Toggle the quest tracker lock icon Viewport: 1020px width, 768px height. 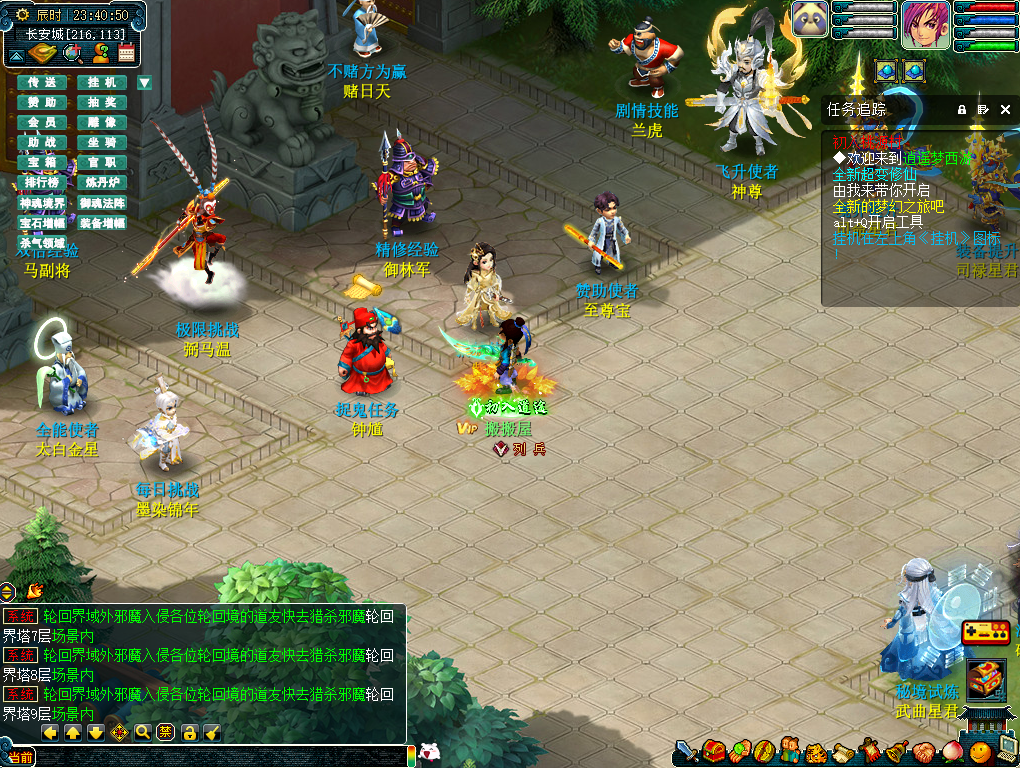(x=962, y=109)
